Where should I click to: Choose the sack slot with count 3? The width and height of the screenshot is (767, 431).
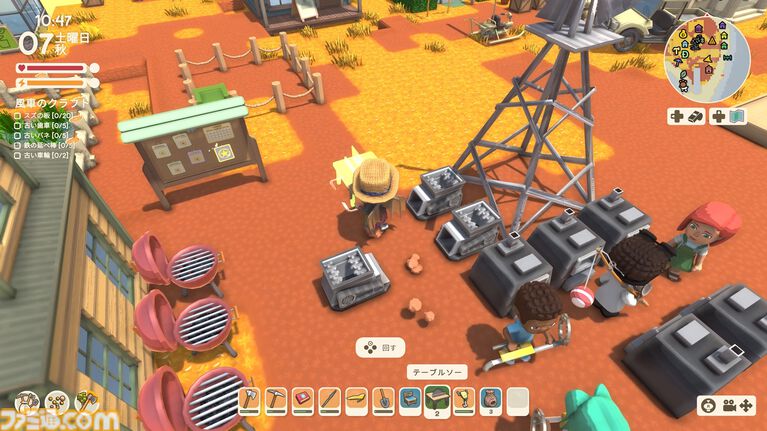click(x=489, y=400)
